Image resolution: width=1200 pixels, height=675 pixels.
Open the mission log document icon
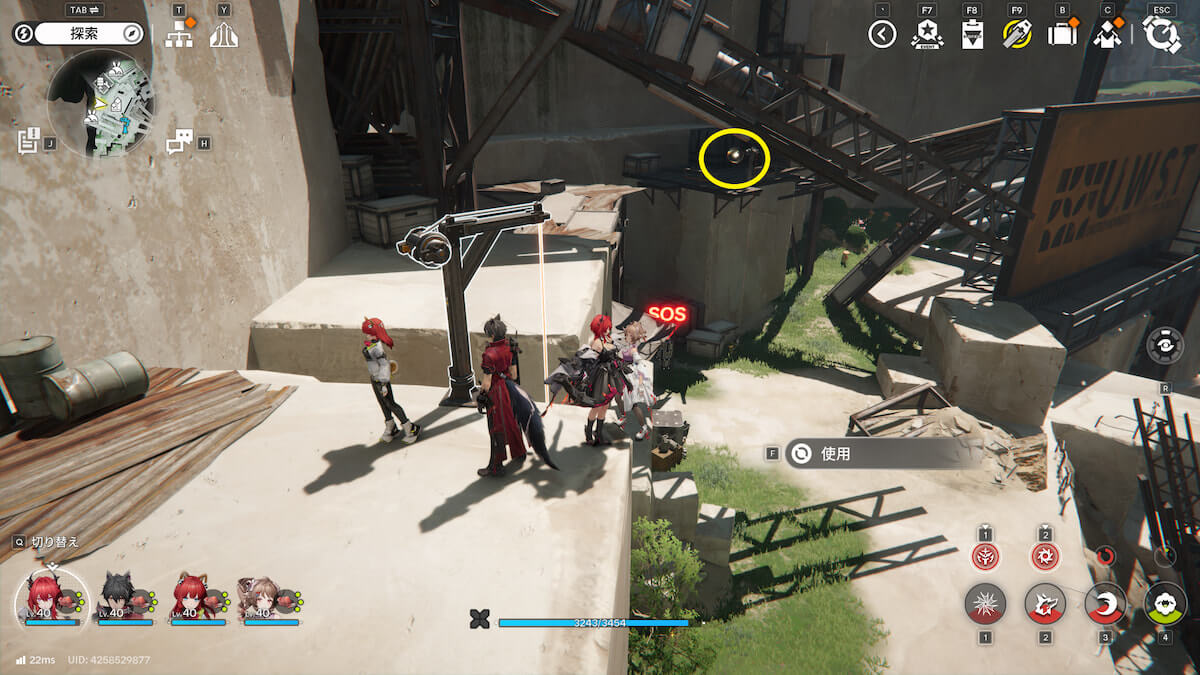28,141
